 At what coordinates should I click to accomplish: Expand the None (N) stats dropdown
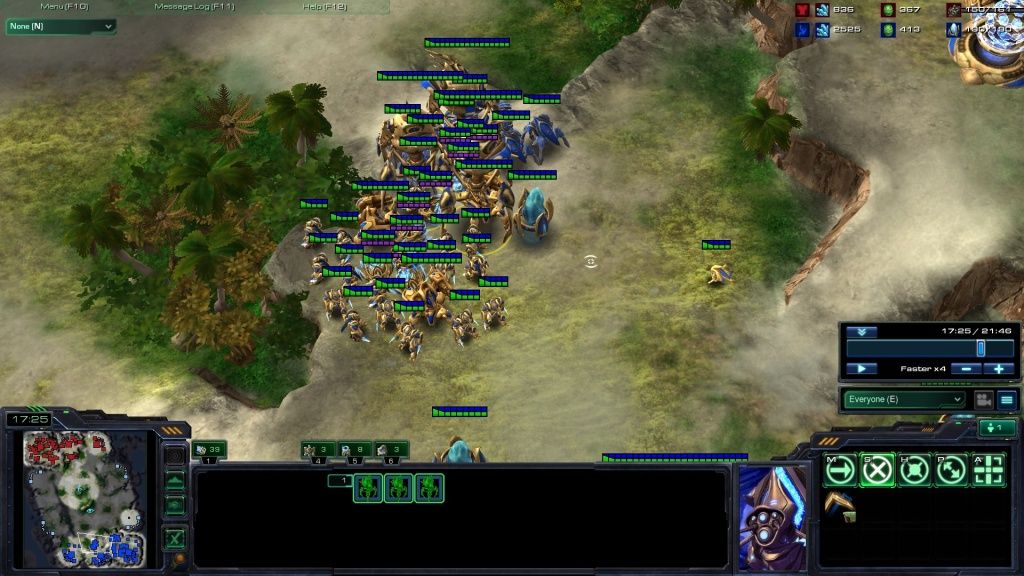(x=61, y=27)
